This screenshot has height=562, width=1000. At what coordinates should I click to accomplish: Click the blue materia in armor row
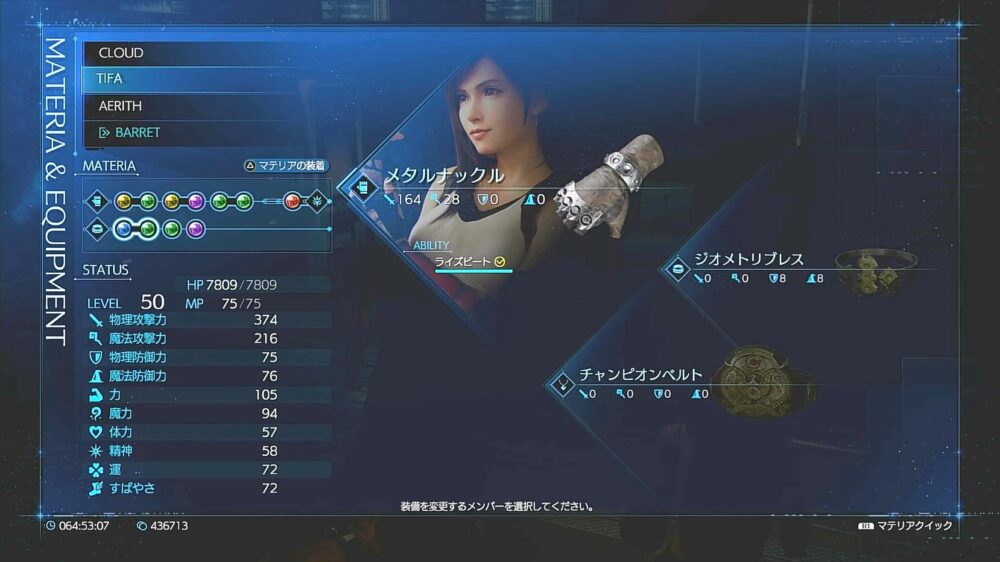[x=124, y=229]
